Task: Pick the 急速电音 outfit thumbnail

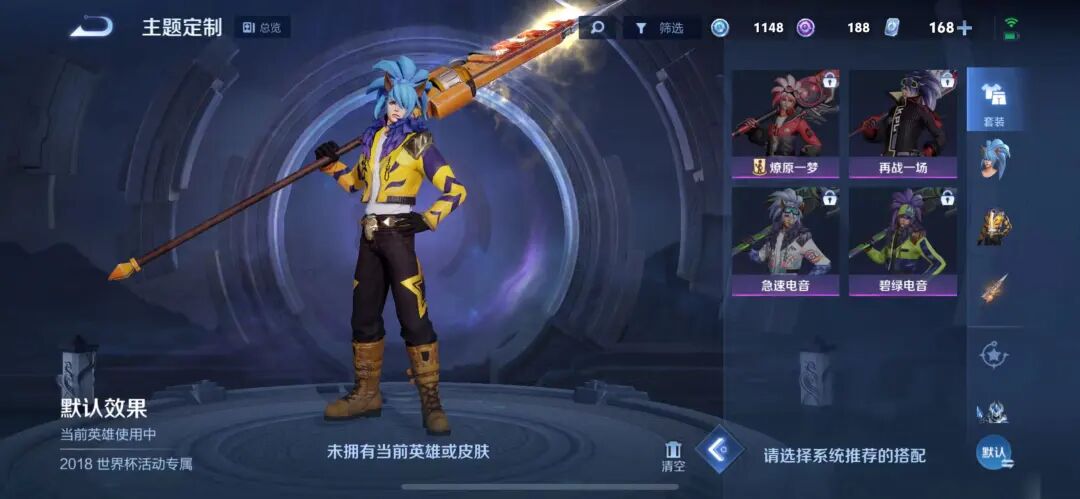Action: click(x=785, y=242)
